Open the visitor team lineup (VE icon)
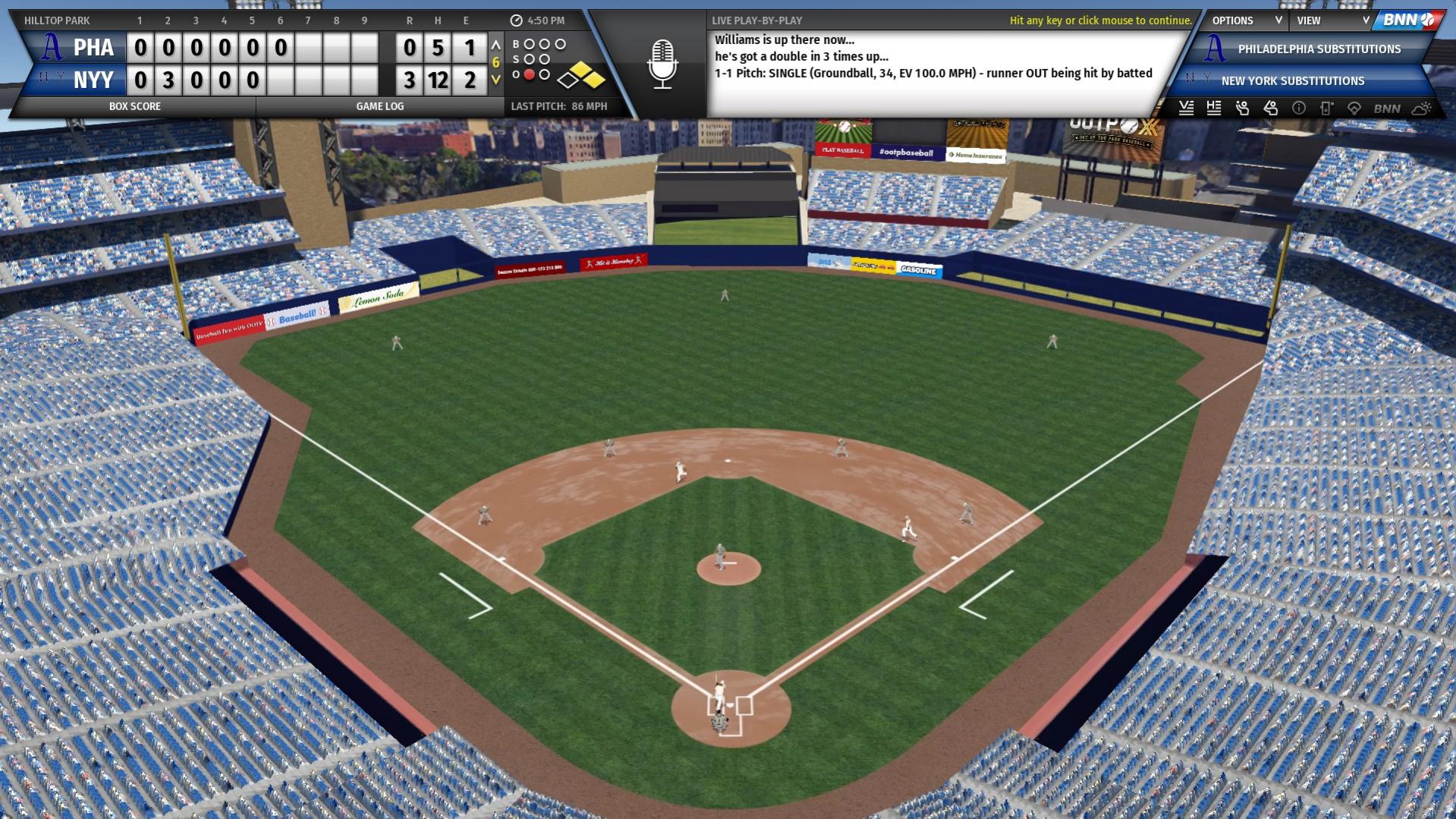Screen dimensions: 1456x819 (1187, 109)
